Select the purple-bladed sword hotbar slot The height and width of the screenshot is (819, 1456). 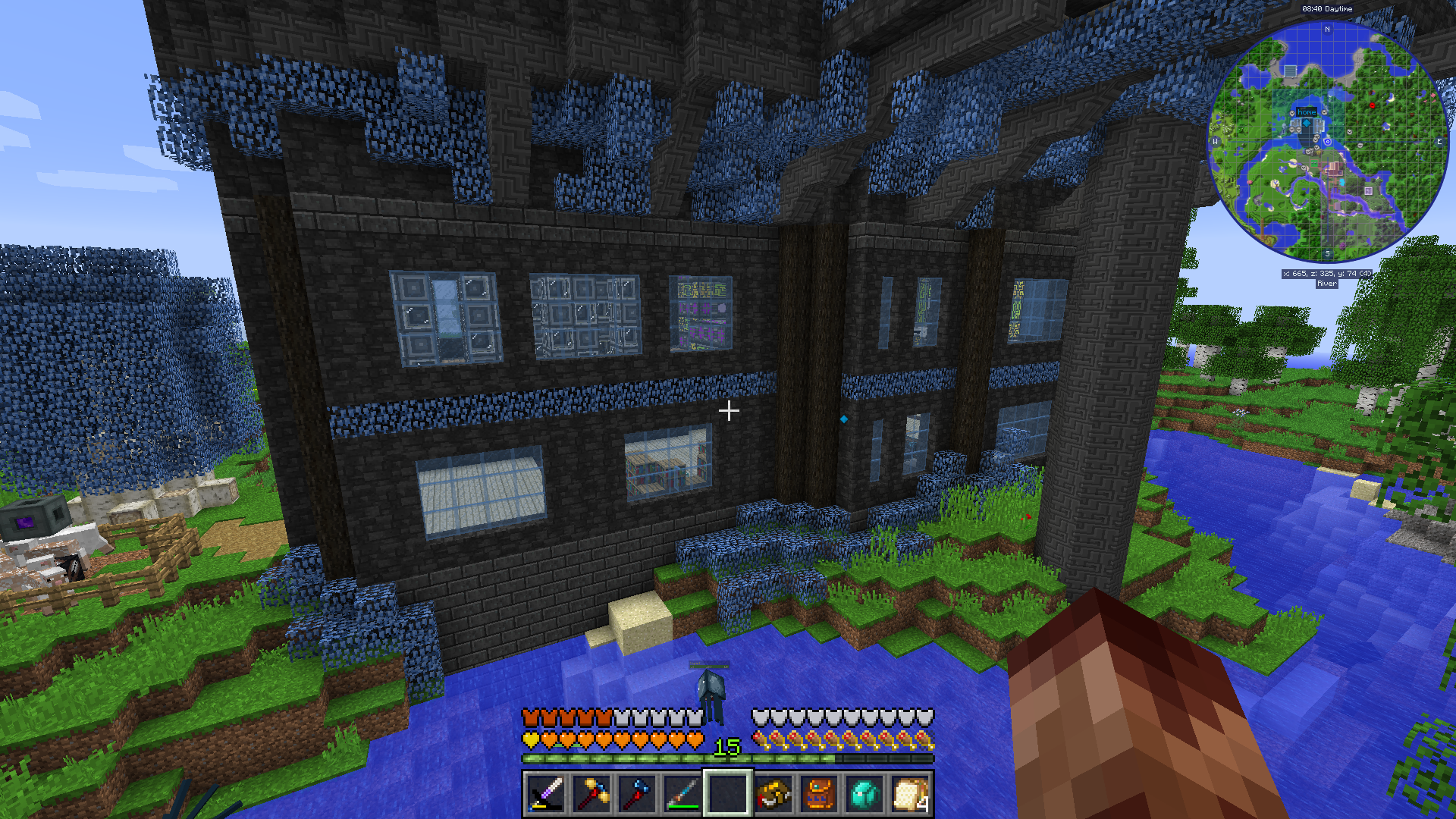[x=545, y=794]
